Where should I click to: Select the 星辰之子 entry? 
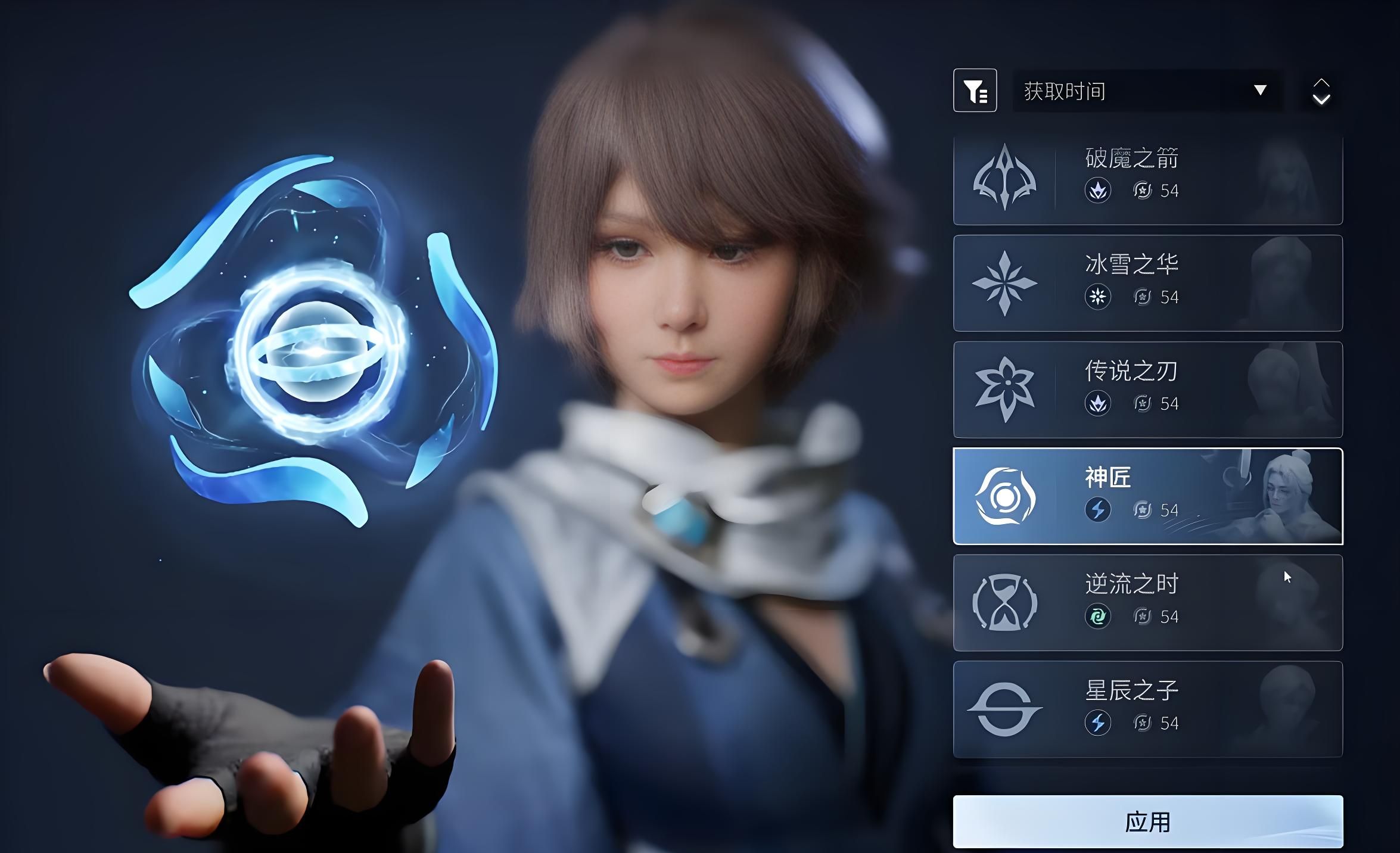(x=1147, y=709)
